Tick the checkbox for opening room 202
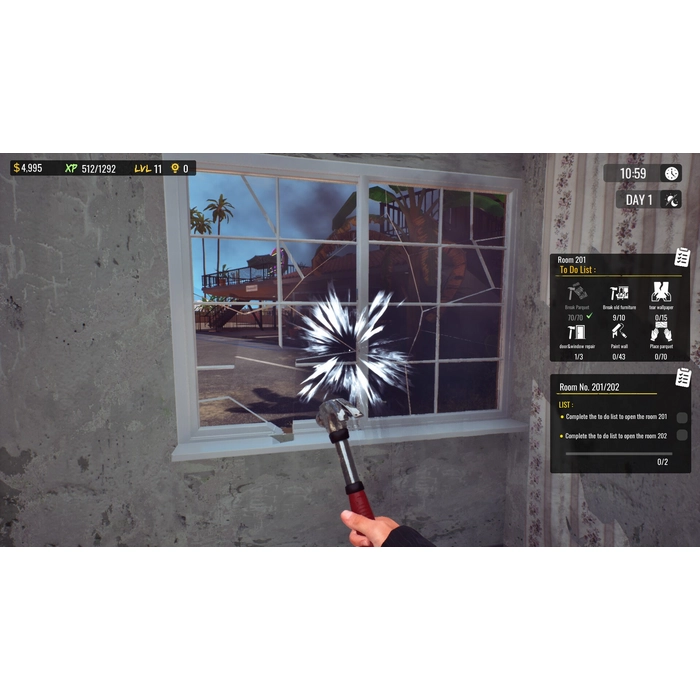The width and height of the screenshot is (700, 700). (682, 435)
